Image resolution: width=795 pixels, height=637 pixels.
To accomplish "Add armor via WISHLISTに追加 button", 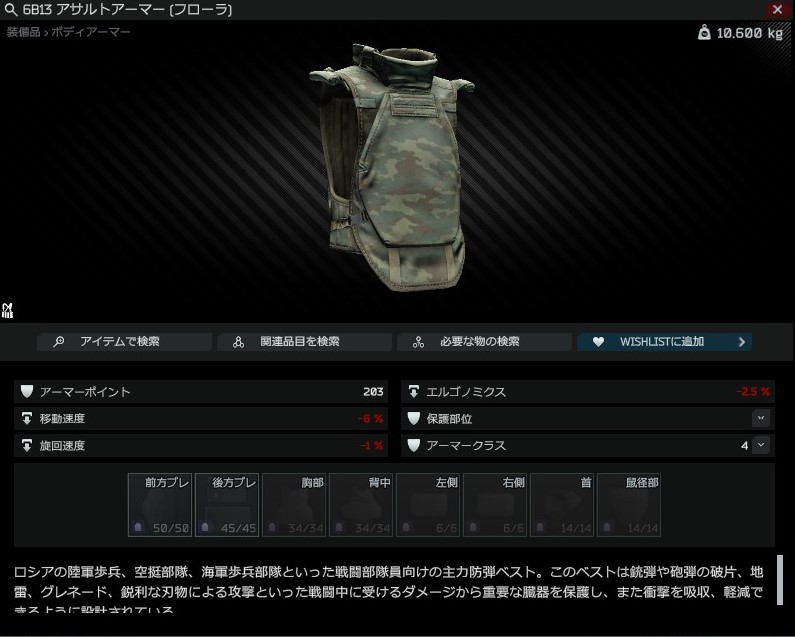I will pyautogui.click(x=664, y=342).
